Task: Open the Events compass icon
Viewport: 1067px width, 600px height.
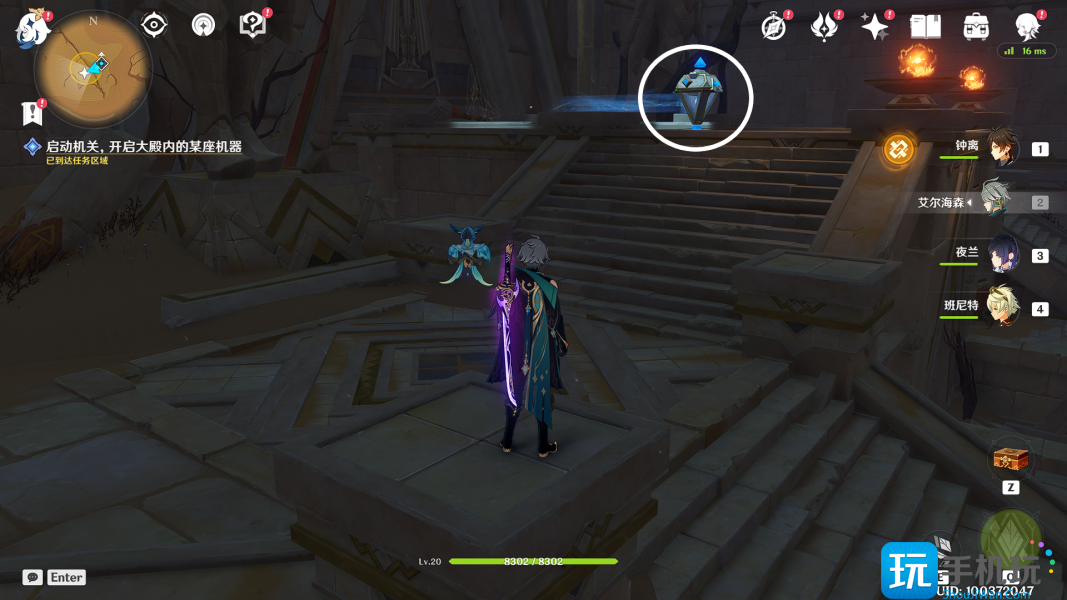Action: coord(773,27)
